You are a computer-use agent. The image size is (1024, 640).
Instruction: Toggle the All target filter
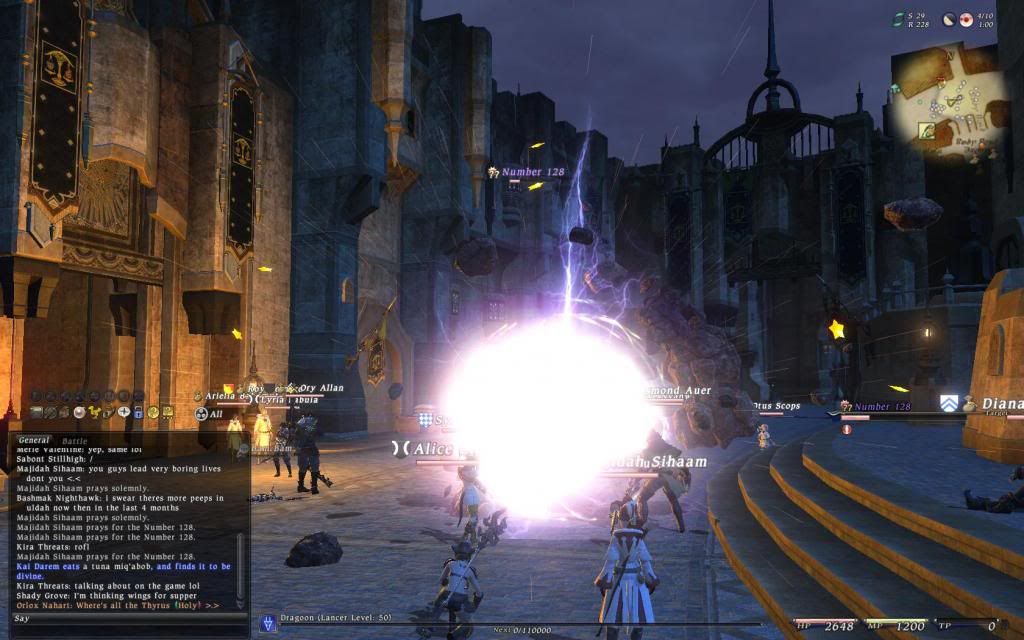(210, 414)
